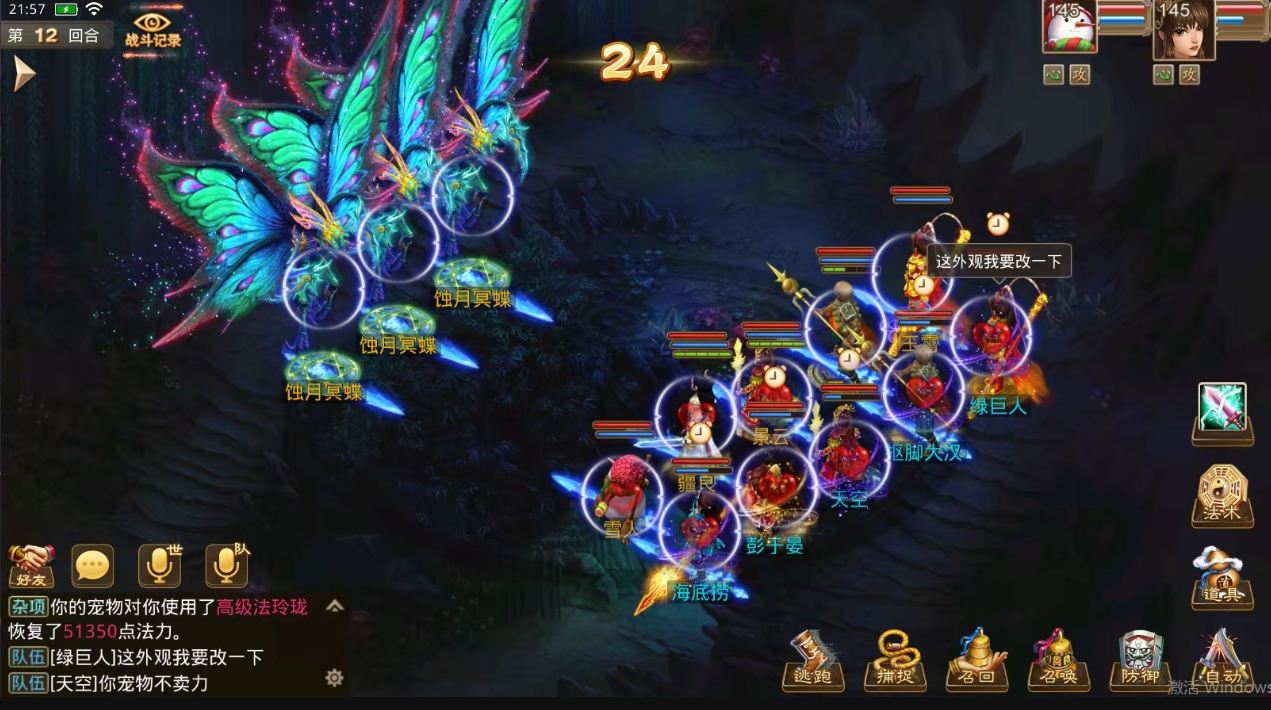Open chat settings gear icon
This screenshot has width=1271, height=710.
pyautogui.click(x=334, y=678)
